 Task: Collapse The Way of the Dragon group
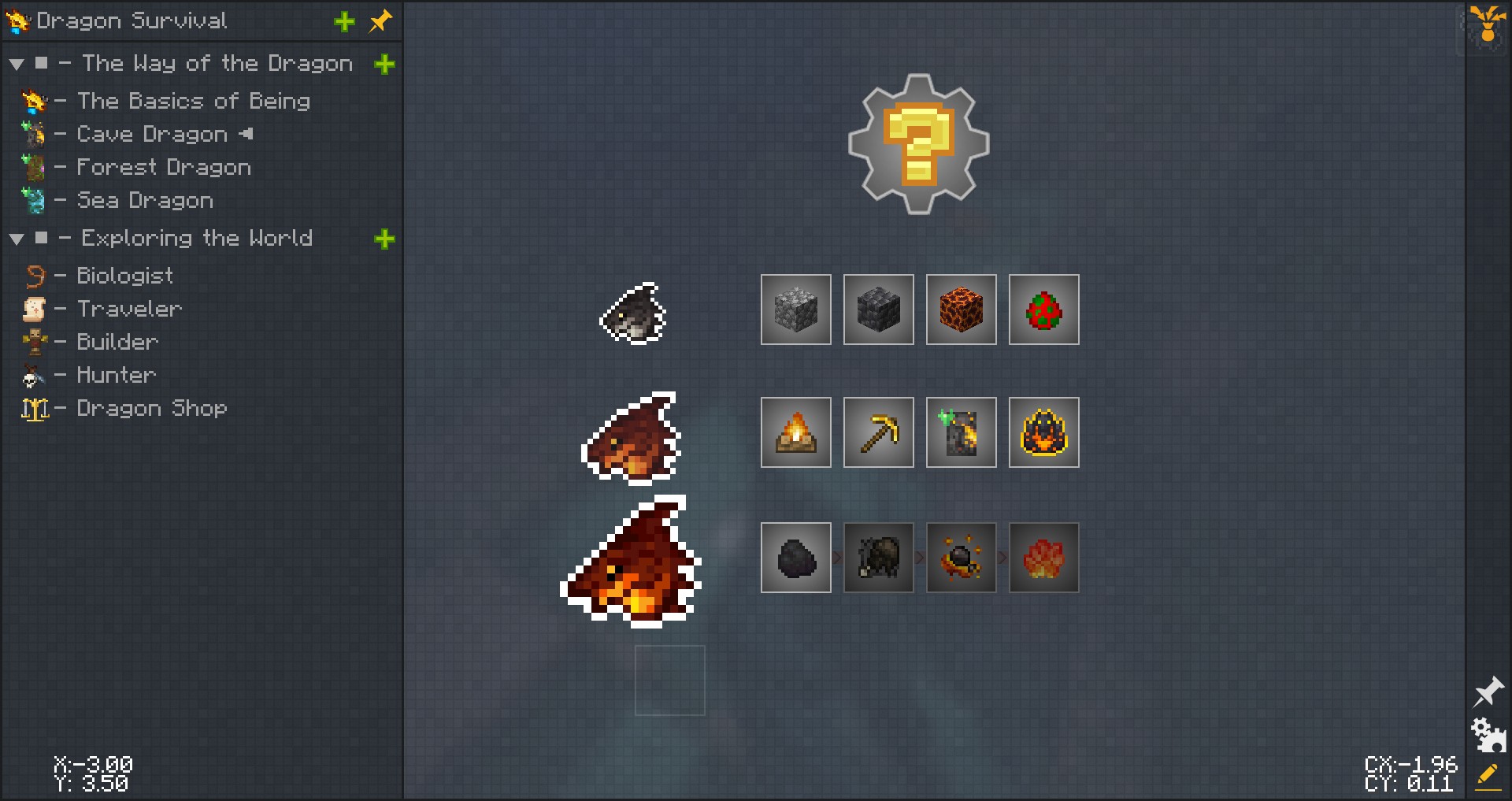tap(17, 64)
